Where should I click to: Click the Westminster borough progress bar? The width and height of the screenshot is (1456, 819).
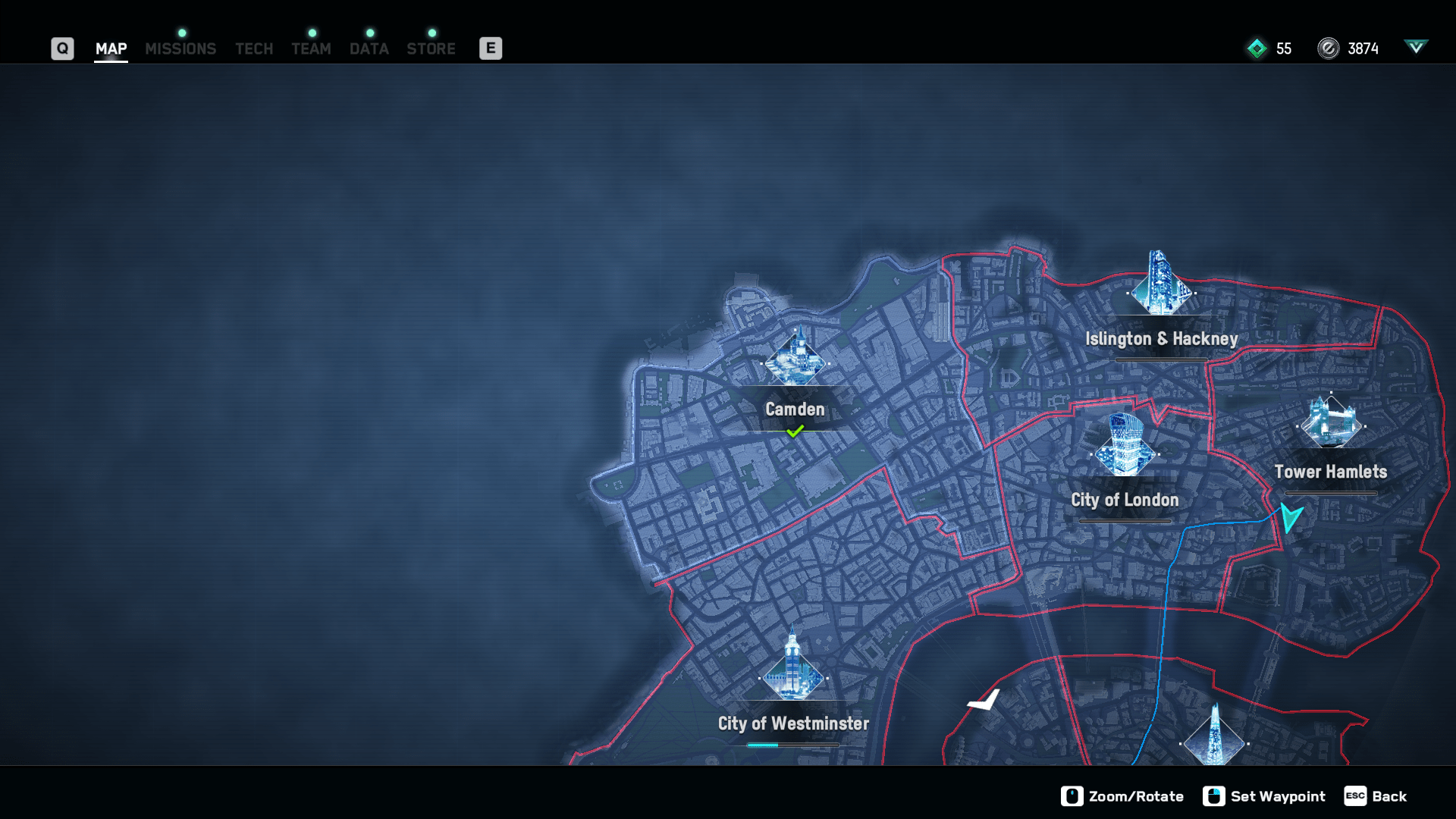click(793, 745)
